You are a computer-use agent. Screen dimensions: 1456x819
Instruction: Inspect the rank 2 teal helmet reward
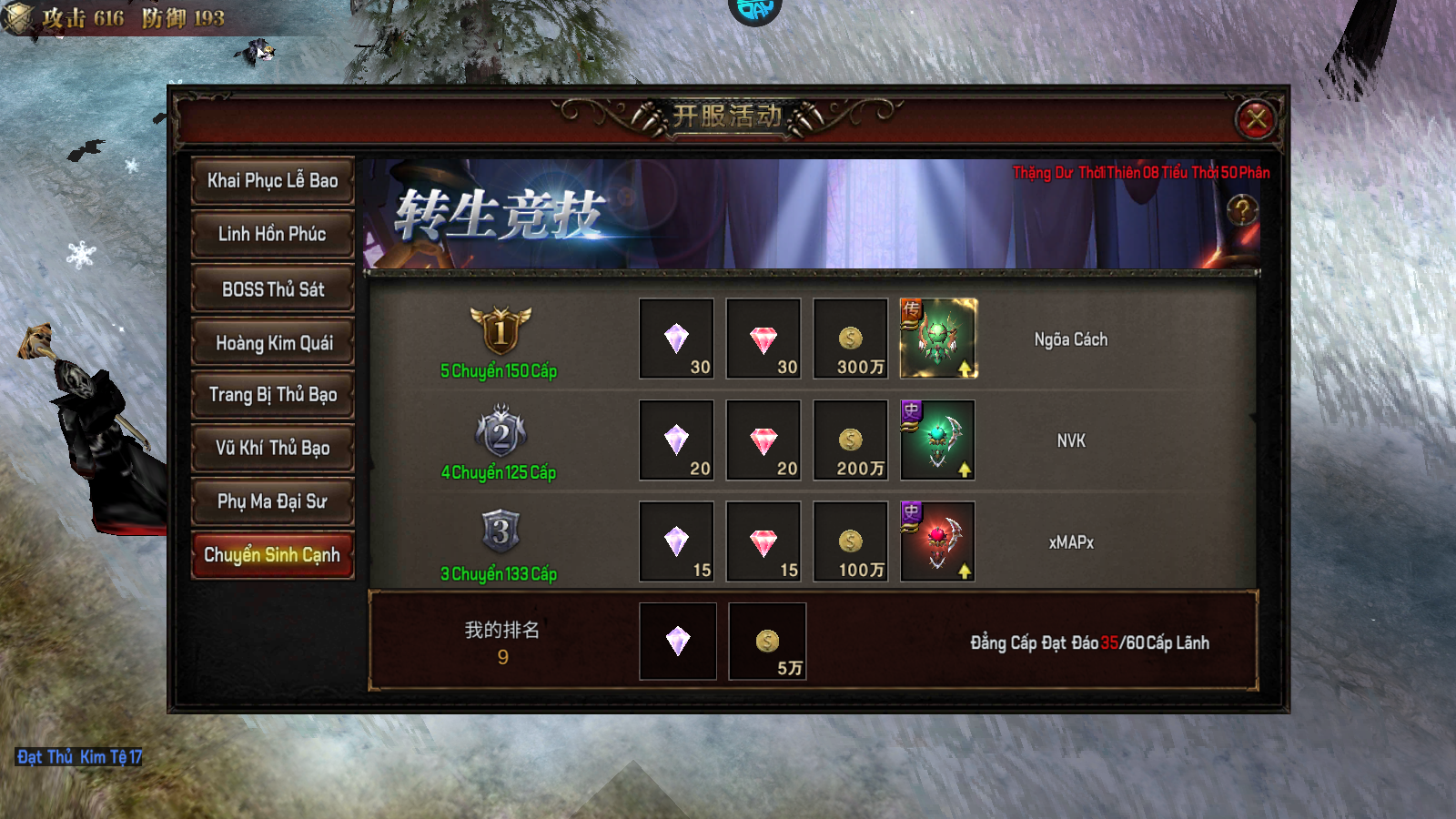(937, 440)
